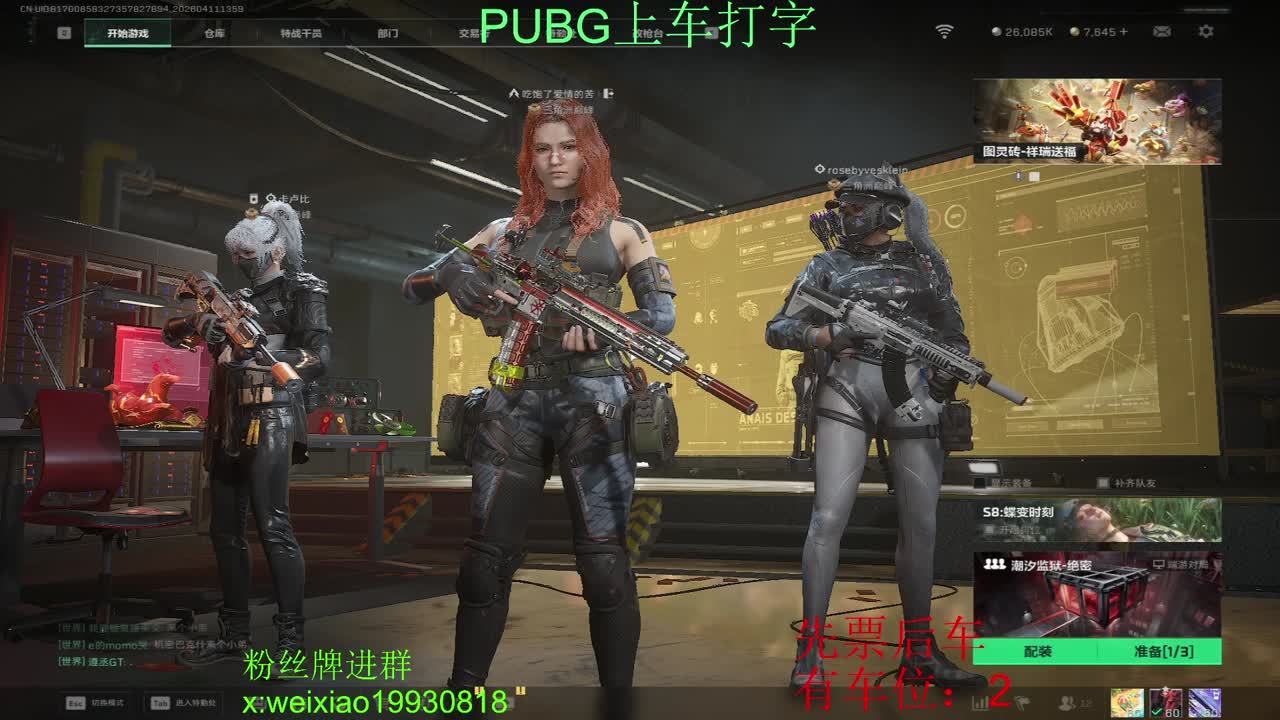
Task: Select the red item icon with checkmark
Action: 1165,703
